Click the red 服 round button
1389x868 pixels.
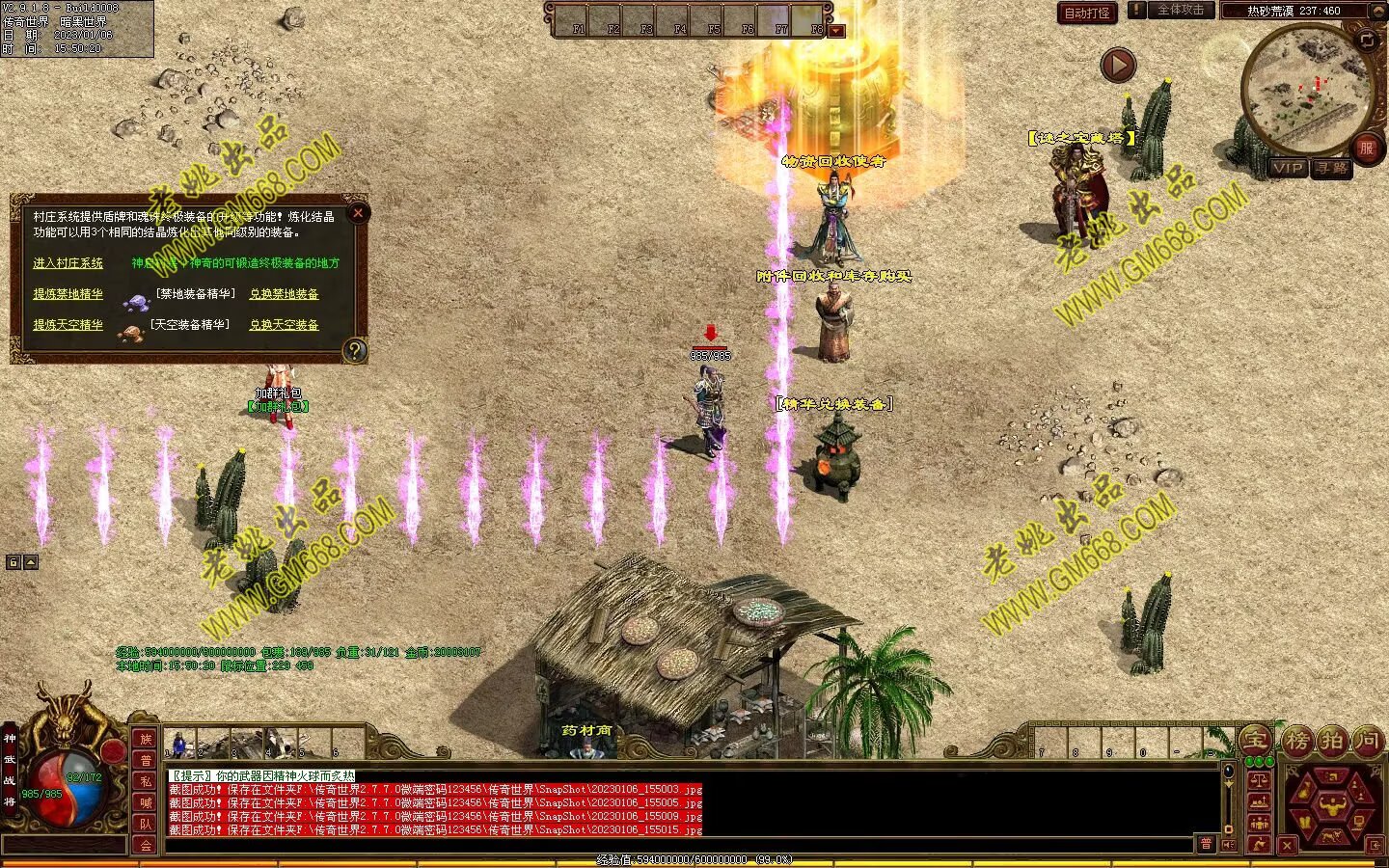[1365, 148]
